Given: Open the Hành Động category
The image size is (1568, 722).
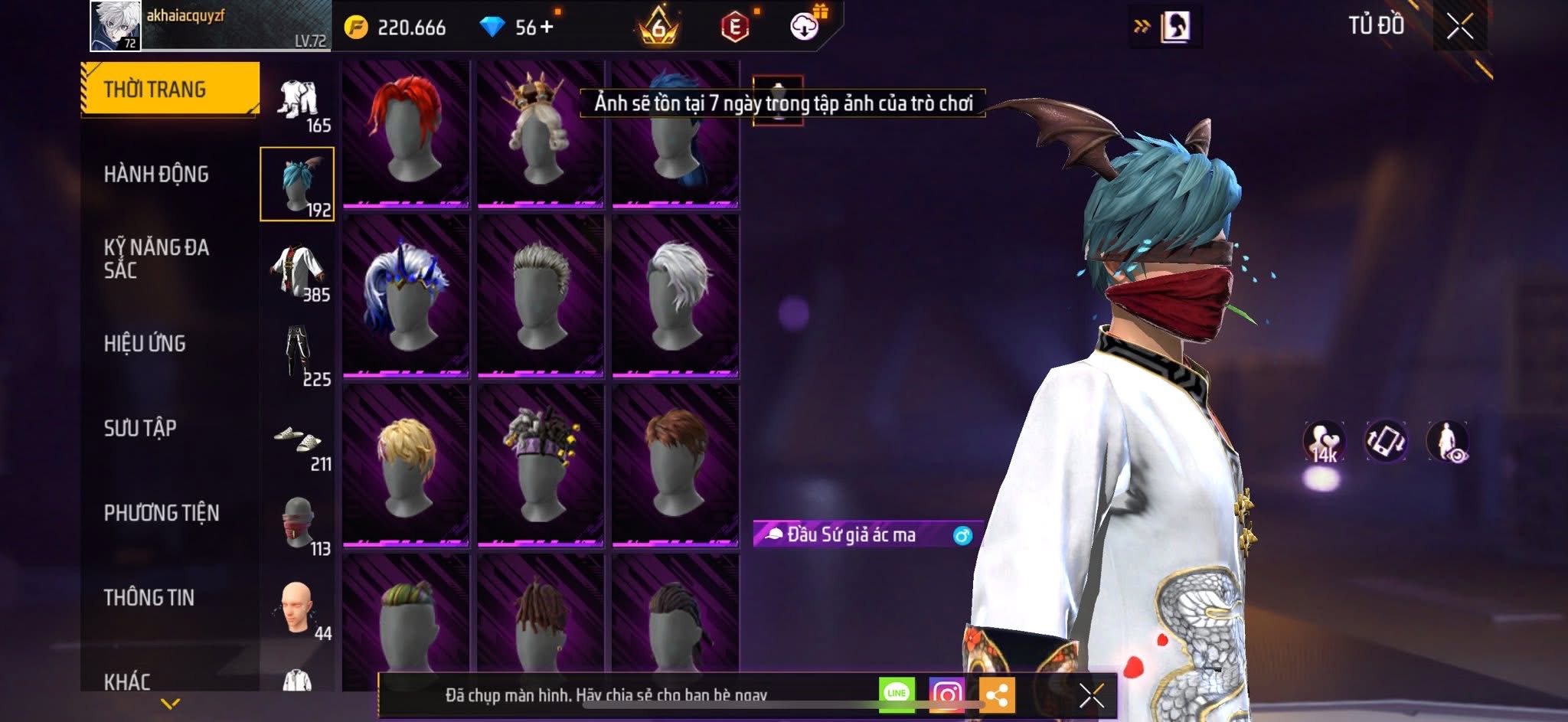Looking at the screenshot, I should tap(156, 175).
